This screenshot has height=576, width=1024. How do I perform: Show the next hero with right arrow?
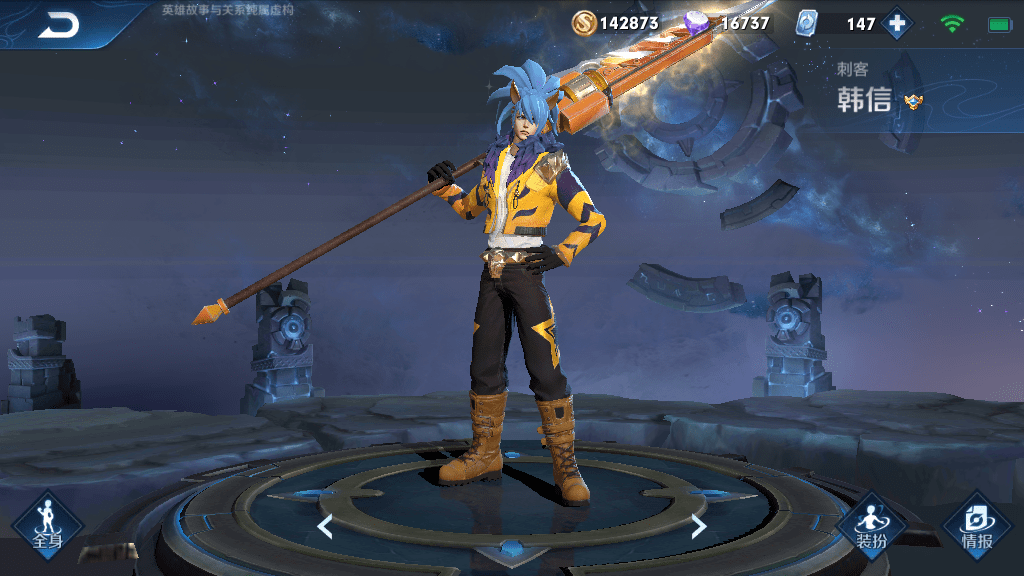699,526
